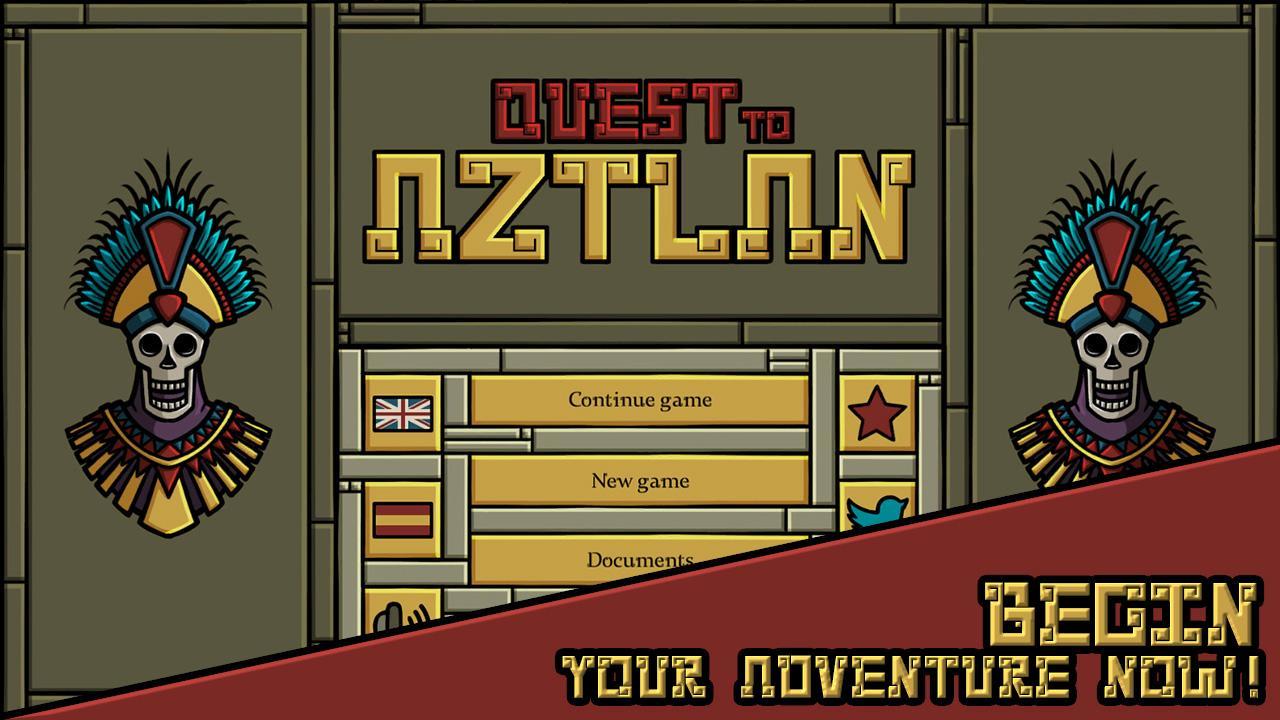Image resolution: width=1280 pixels, height=720 pixels.
Task: Start a New game
Action: pyautogui.click(x=640, y=480)
